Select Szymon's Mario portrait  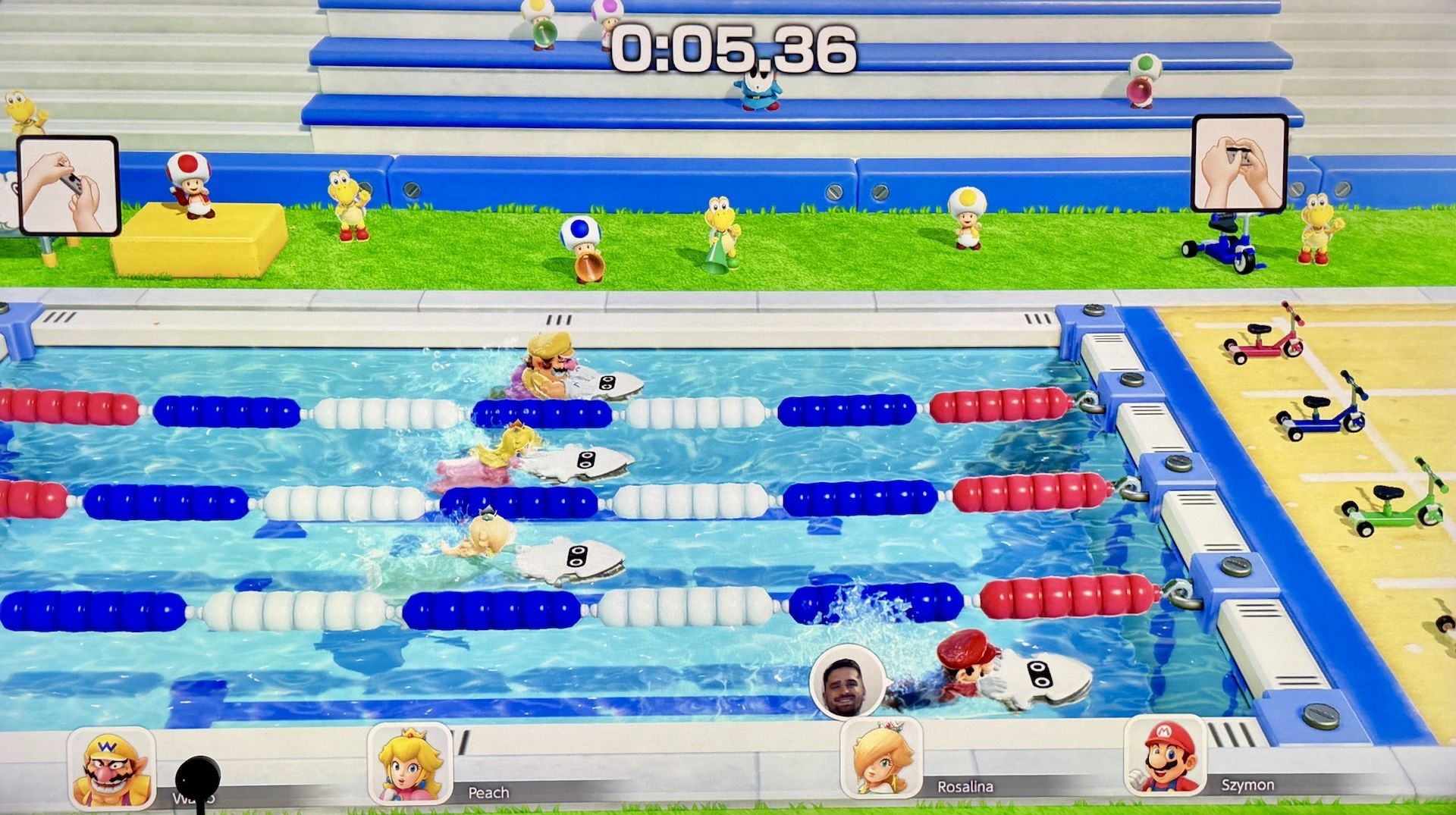tap(1165, 756)
